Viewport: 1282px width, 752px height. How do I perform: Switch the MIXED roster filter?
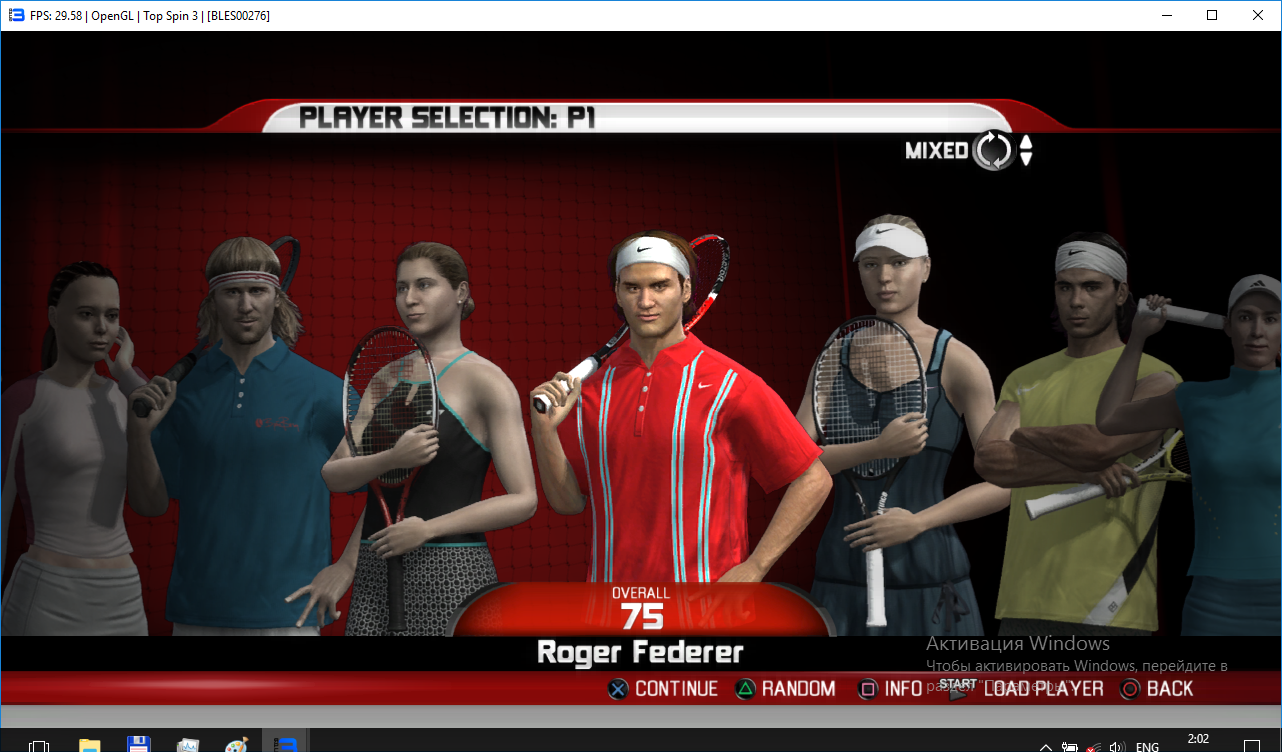[994, 151]
